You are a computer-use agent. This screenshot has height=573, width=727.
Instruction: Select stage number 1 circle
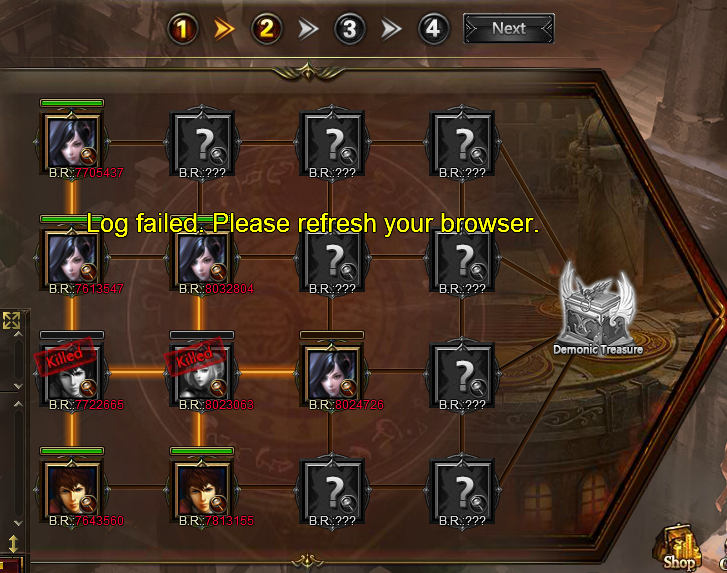pos(181,29)
